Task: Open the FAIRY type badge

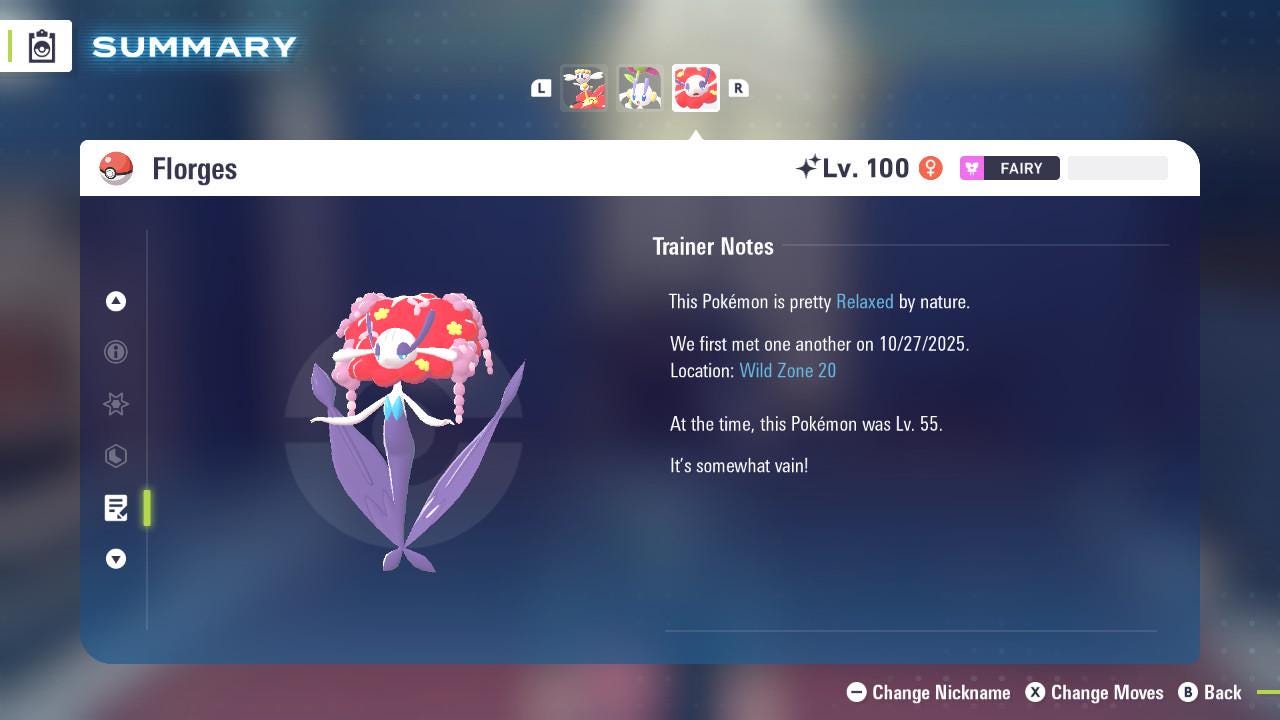Action: pos(1009,168)
